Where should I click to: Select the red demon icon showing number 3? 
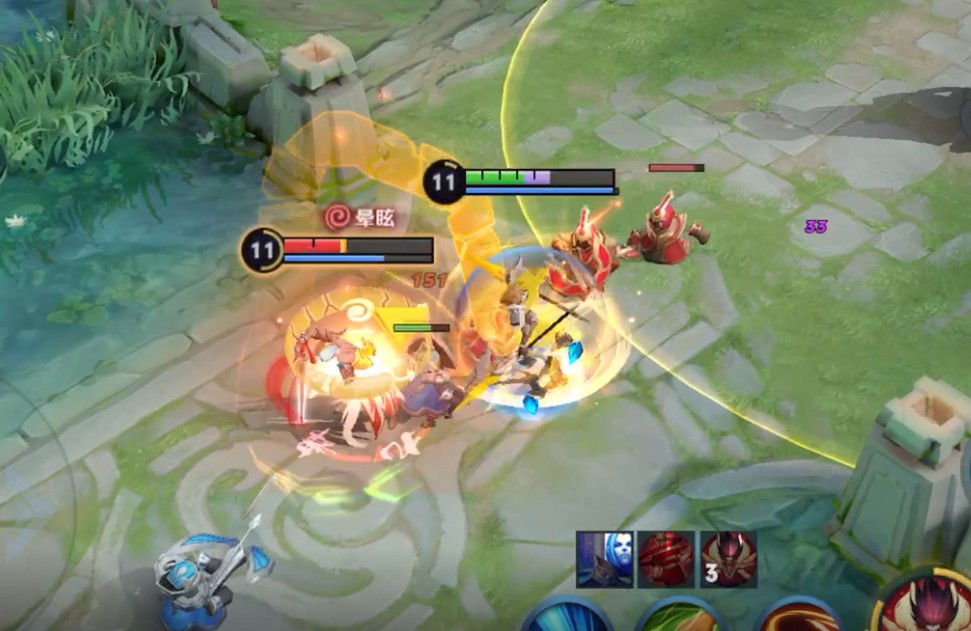point(728,559)
